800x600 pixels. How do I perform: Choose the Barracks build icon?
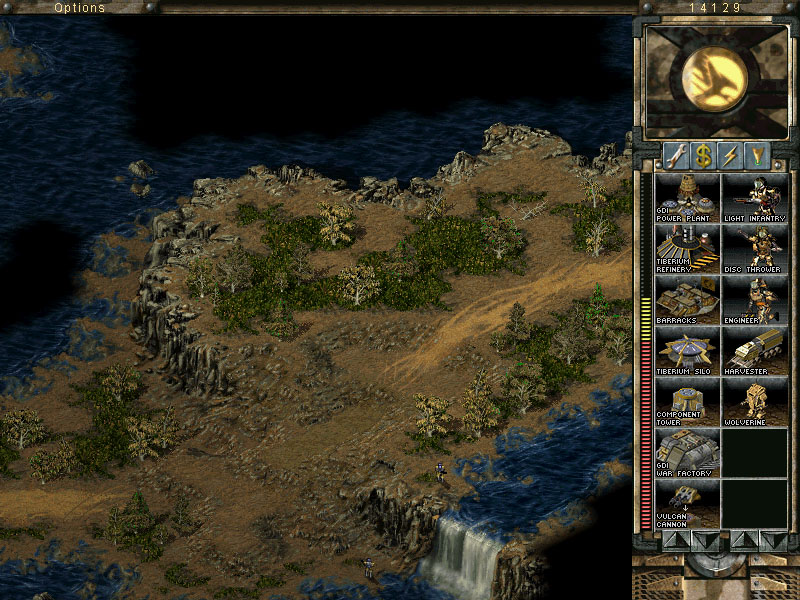687,300
